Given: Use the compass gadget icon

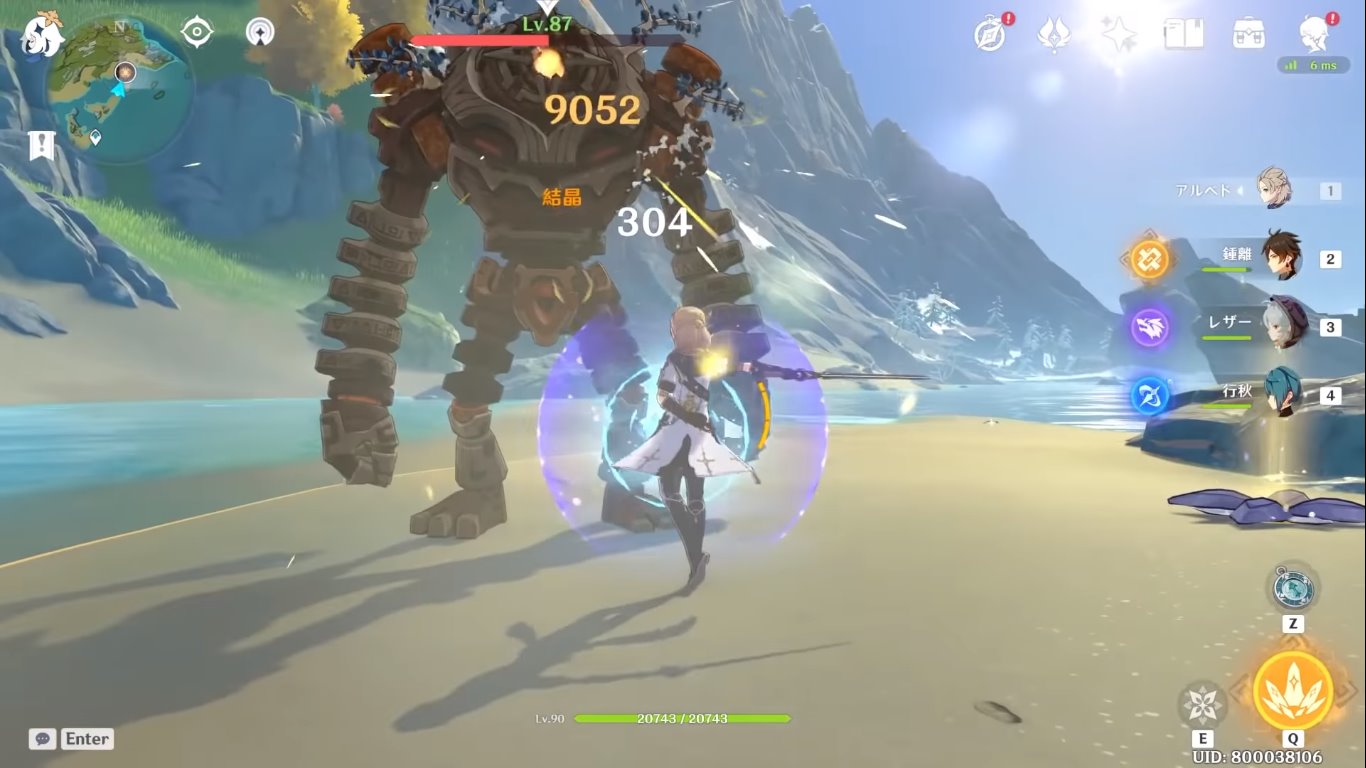Looking at the screenshot, I should coord(1292,587).
